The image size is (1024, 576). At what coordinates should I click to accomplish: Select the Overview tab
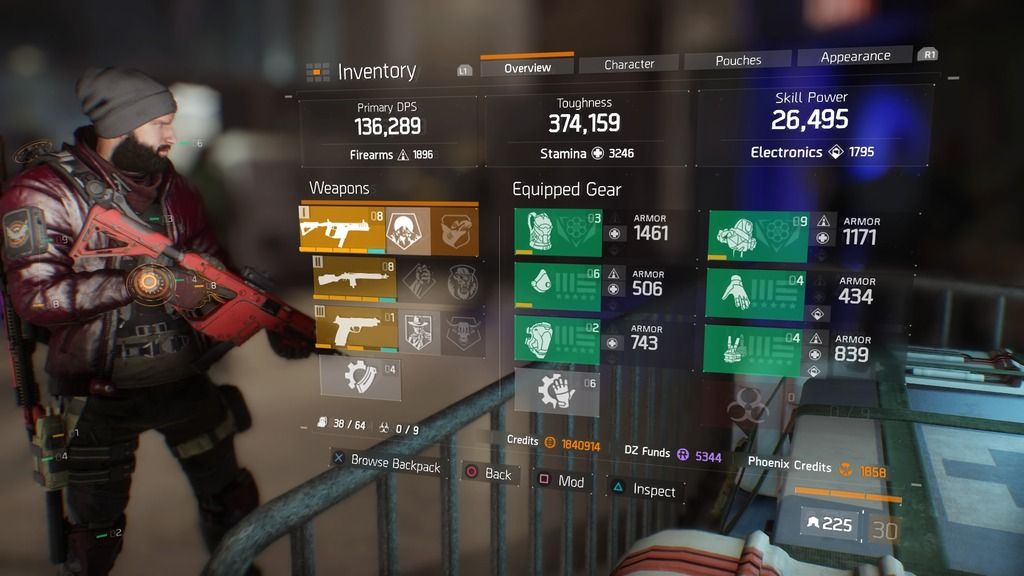(527, 67)
